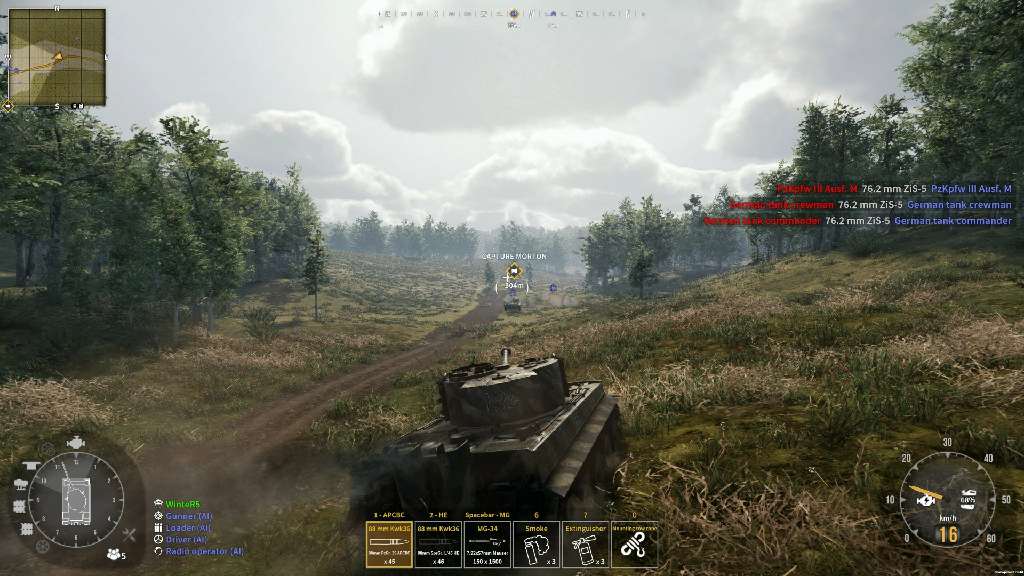
Task: Select the APCBC 88 mm KwK36 ammo slot
Action: 389,545
